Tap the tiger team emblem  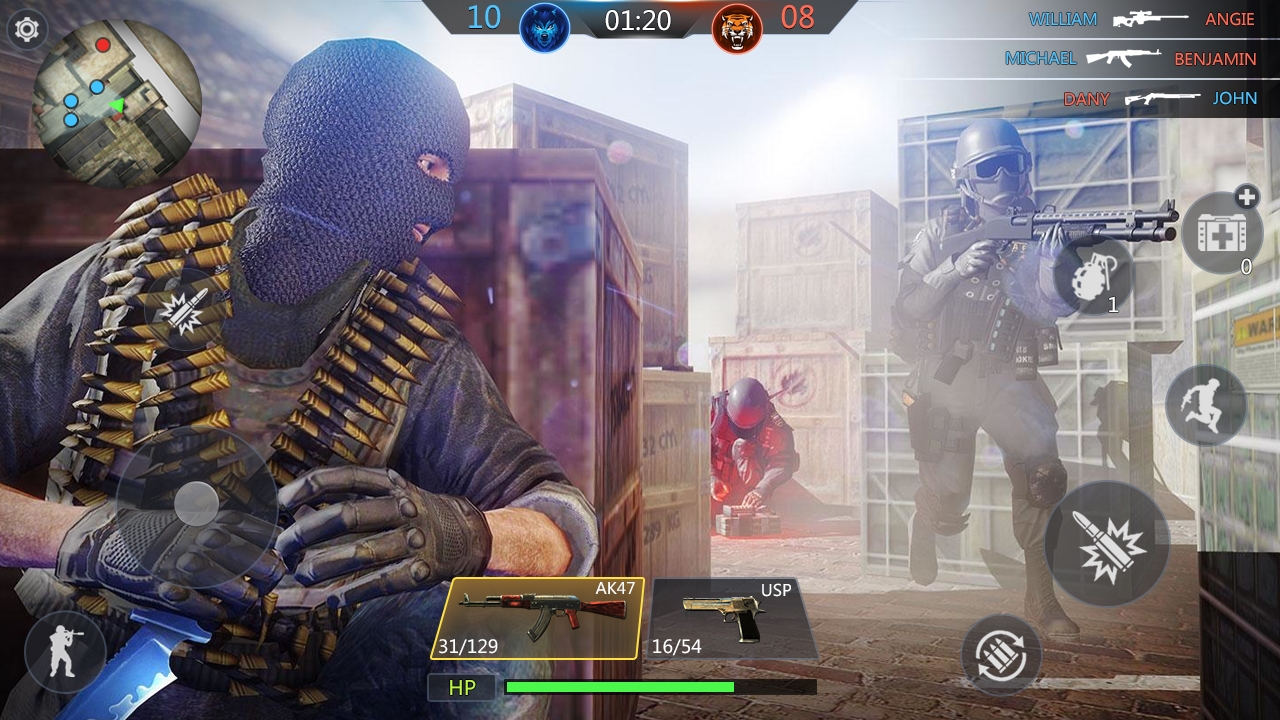coord(737,25)
